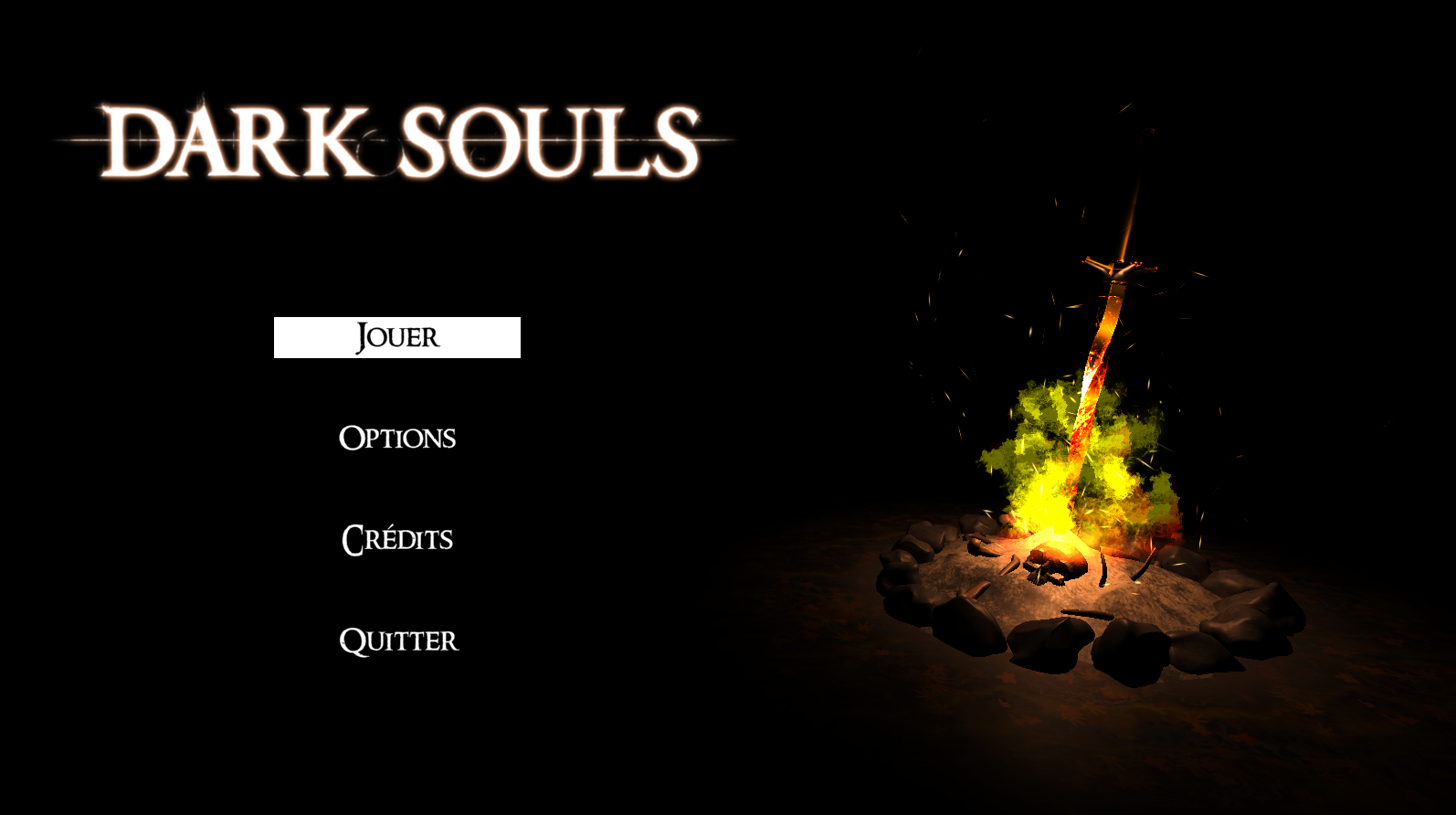
Task: Open the Crédits screen
Action: coord(396,539)
